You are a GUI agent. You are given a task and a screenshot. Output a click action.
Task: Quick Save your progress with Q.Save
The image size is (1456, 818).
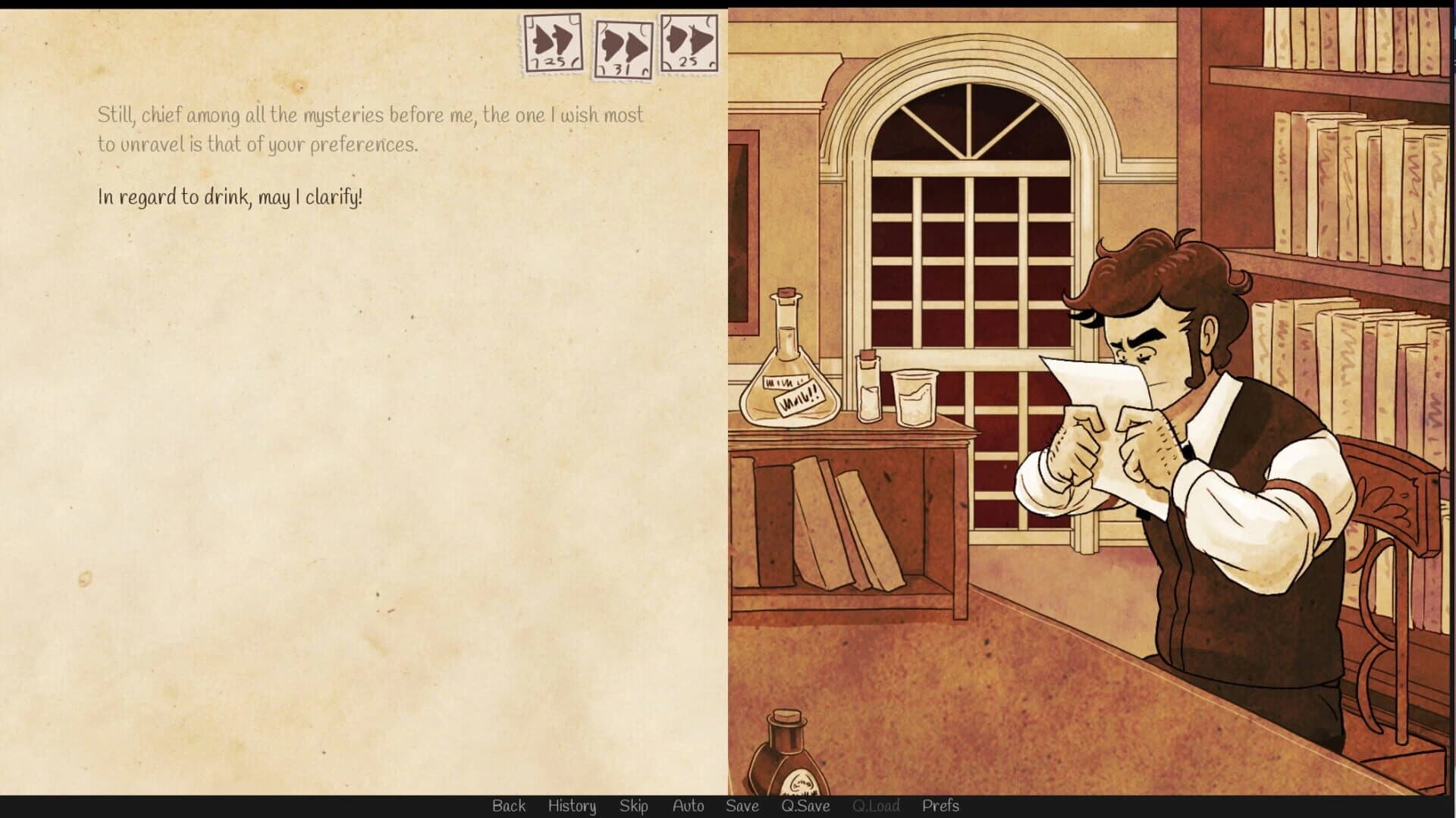pos(806,806)
